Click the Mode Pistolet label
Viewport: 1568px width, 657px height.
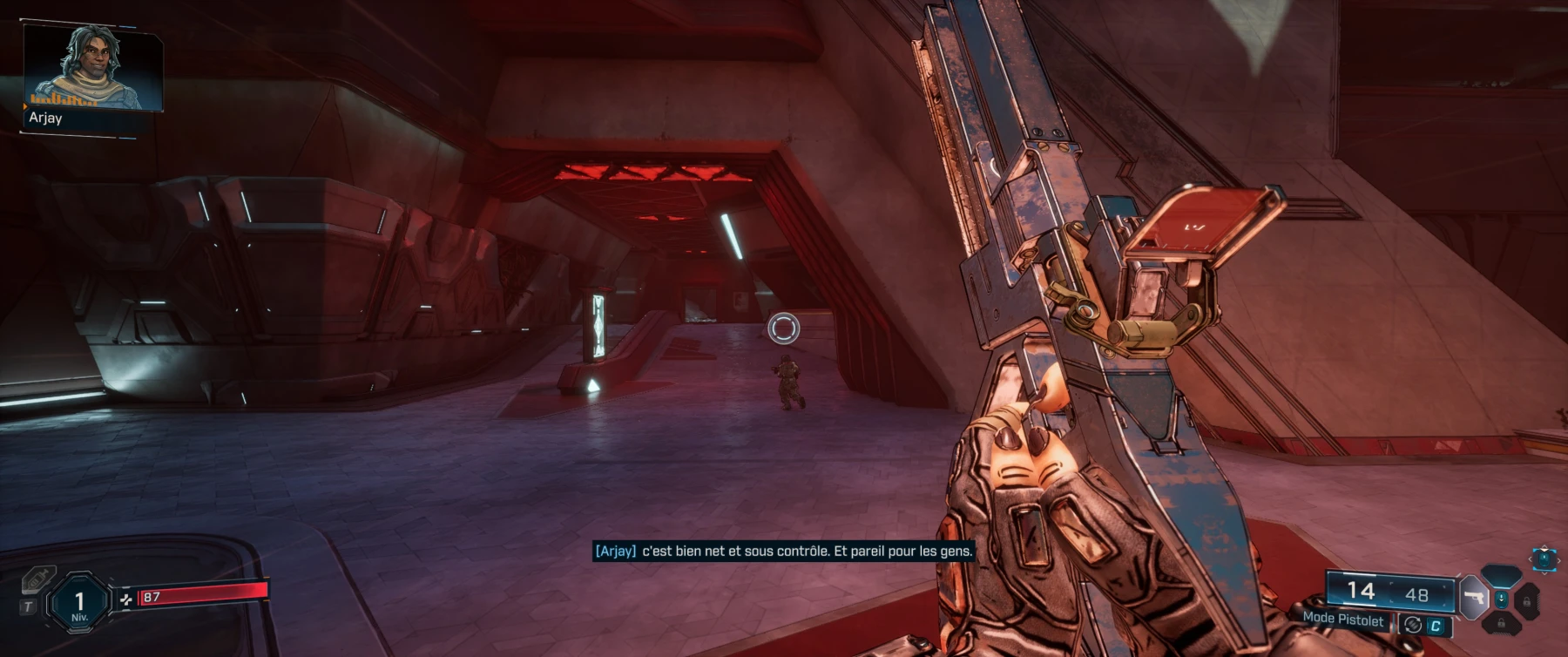click(1342, 619)
